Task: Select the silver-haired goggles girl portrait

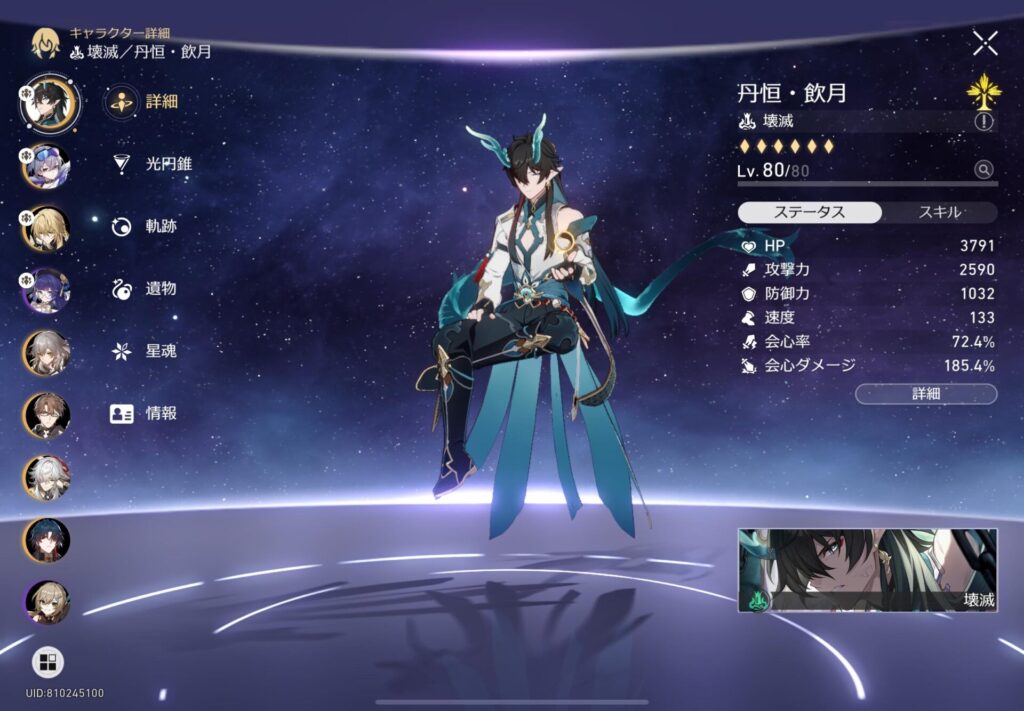Action: pyautogui.click(x=47, y=166)
